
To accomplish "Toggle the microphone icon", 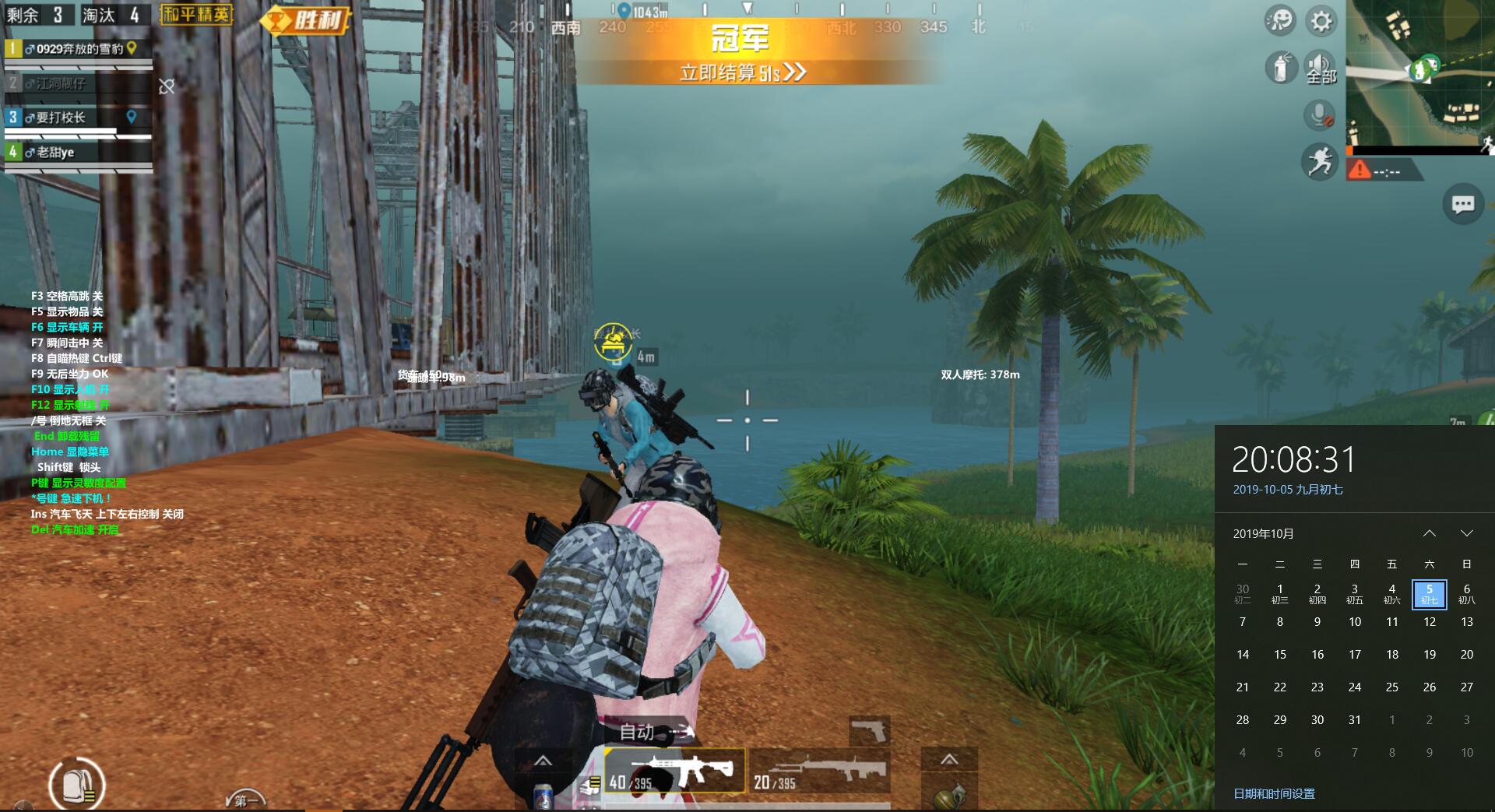I will pyautogui.click(x=1319, y=116).
